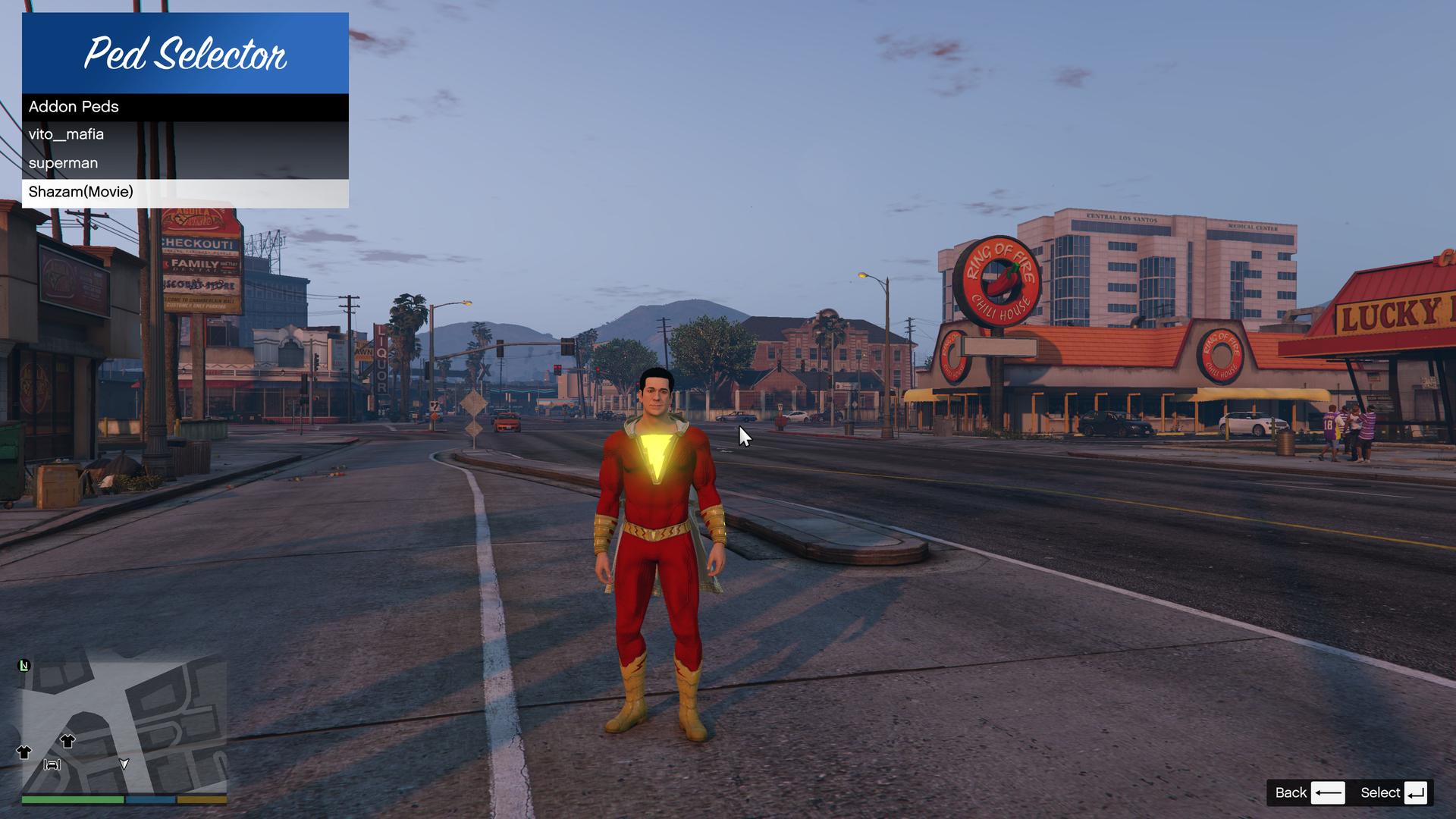Click the yellow special ability bar
Image resolution: width=1456 pixels, height=819 pixels.
202,799
